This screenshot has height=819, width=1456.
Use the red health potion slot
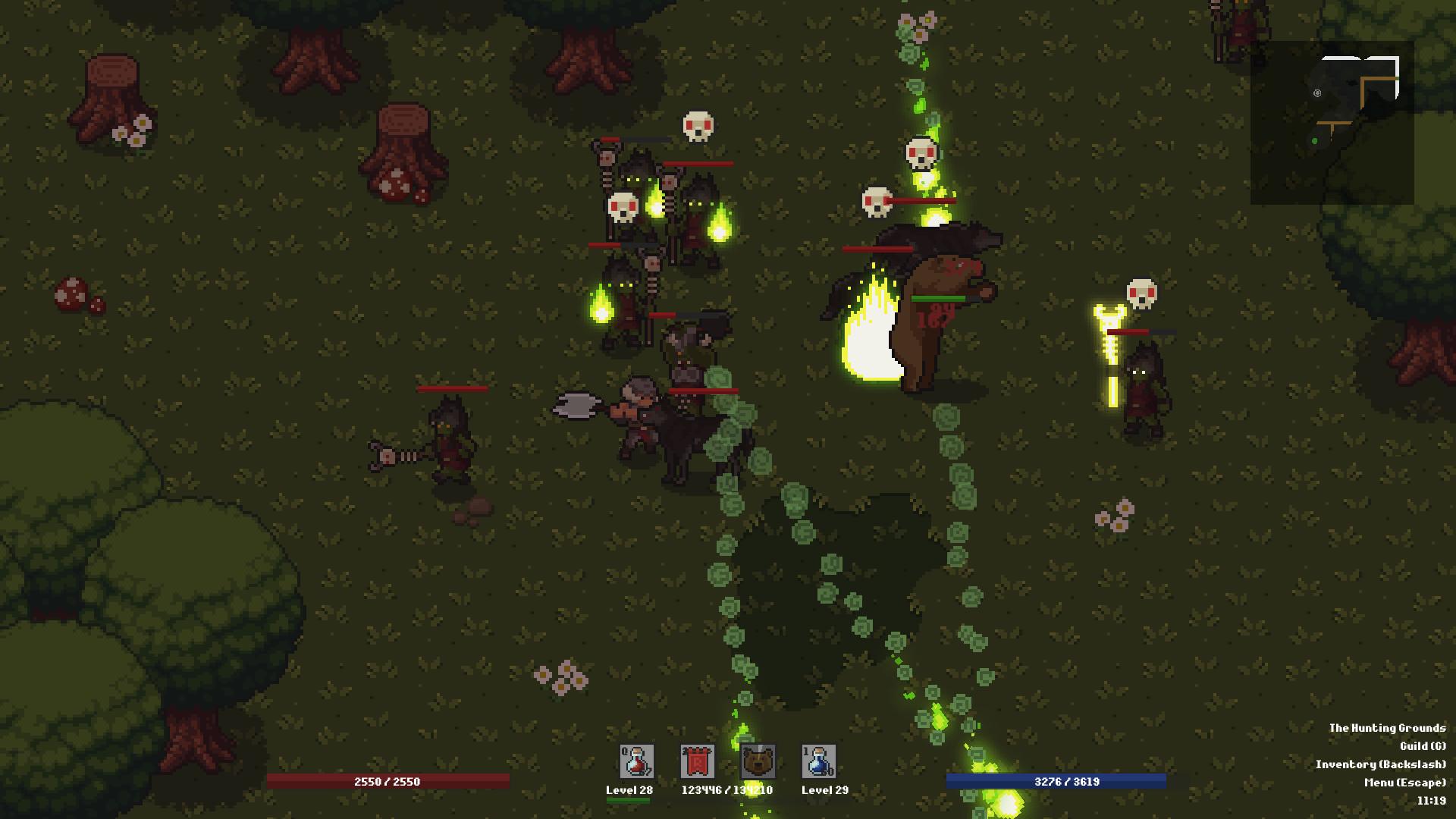[636, 761]
